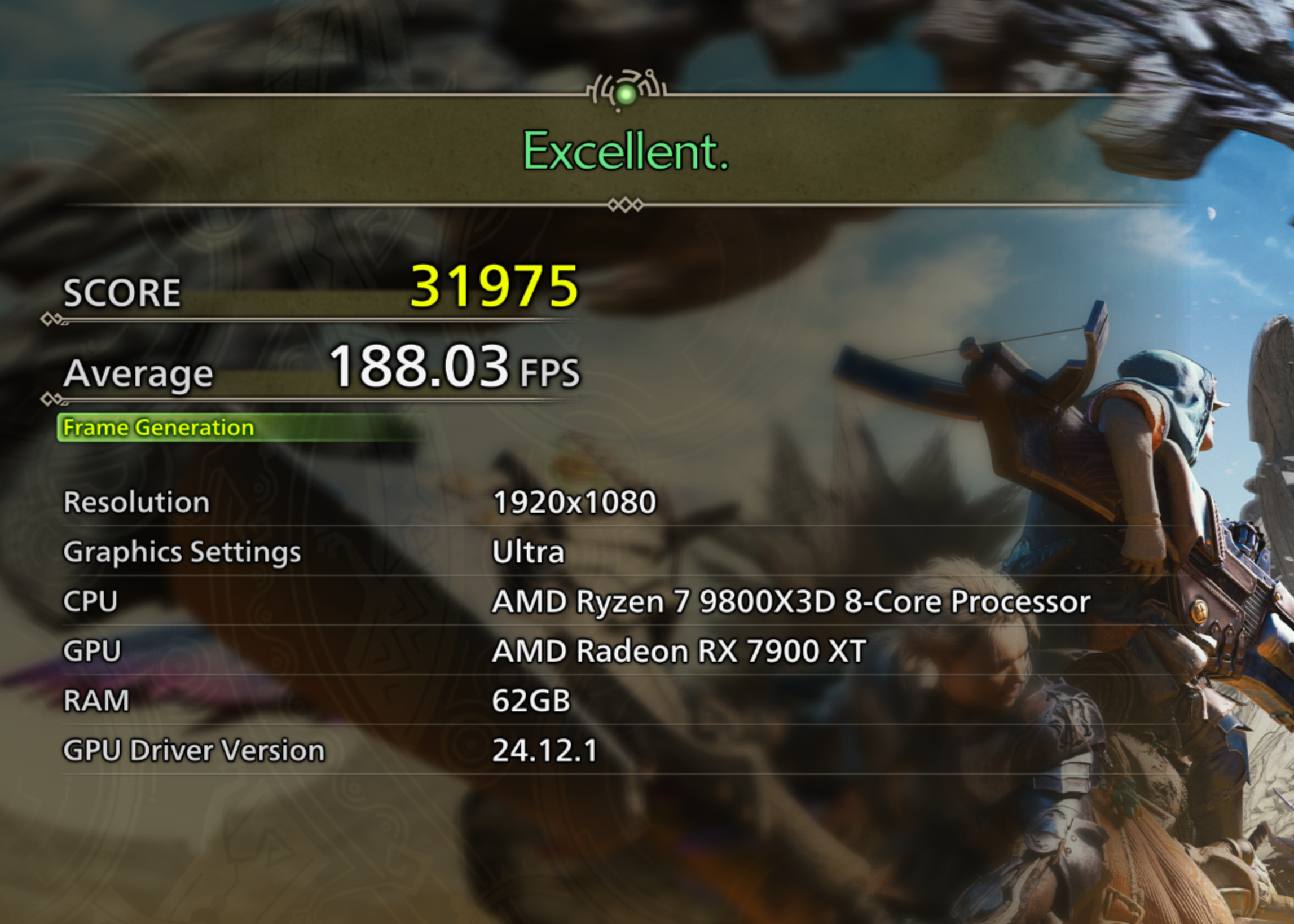The image size is (1294, 924).
Task: Toggle the Frame Generation badge
Action: [x=158, y=428]
